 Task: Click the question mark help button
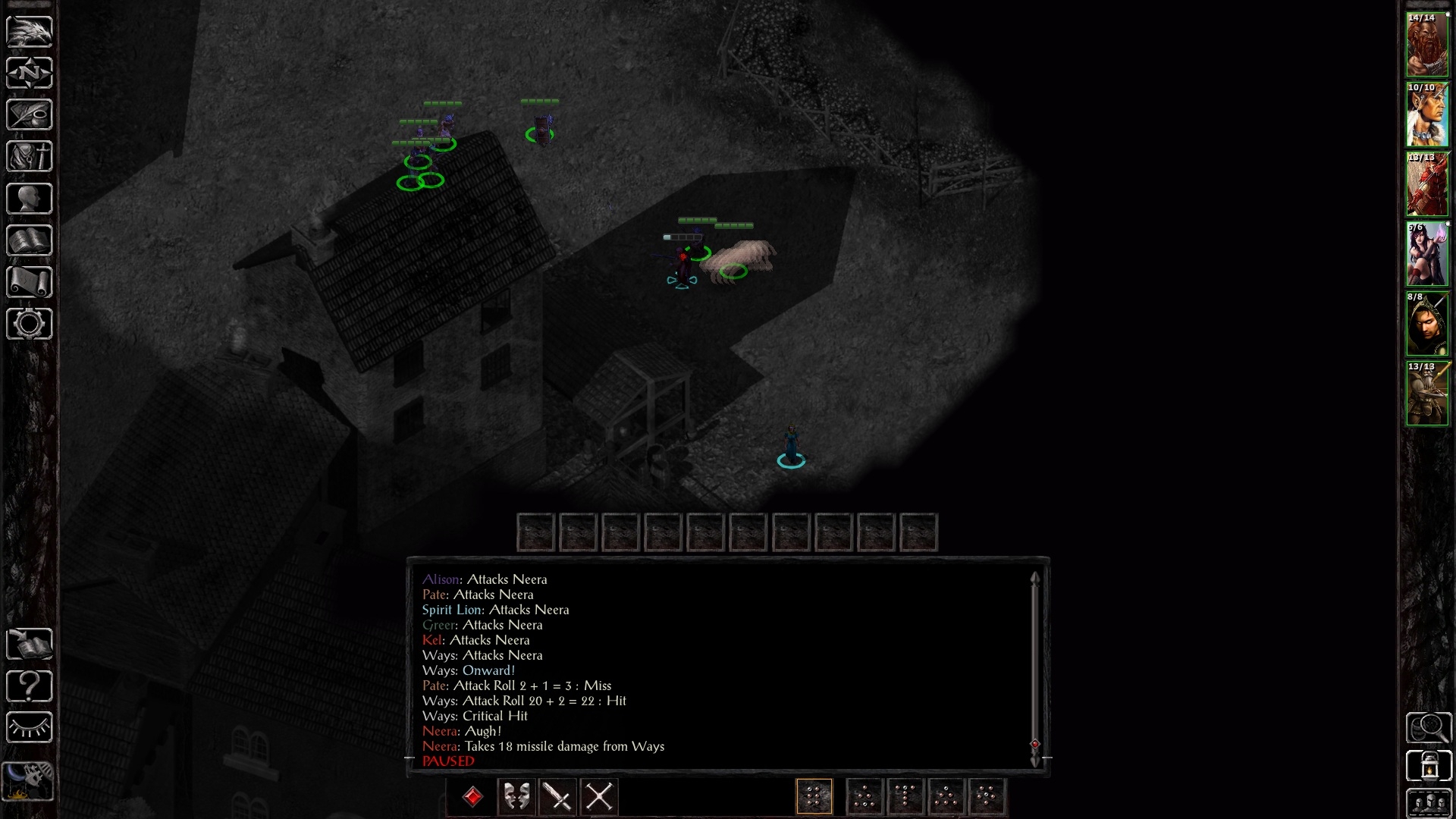point(29,686)
